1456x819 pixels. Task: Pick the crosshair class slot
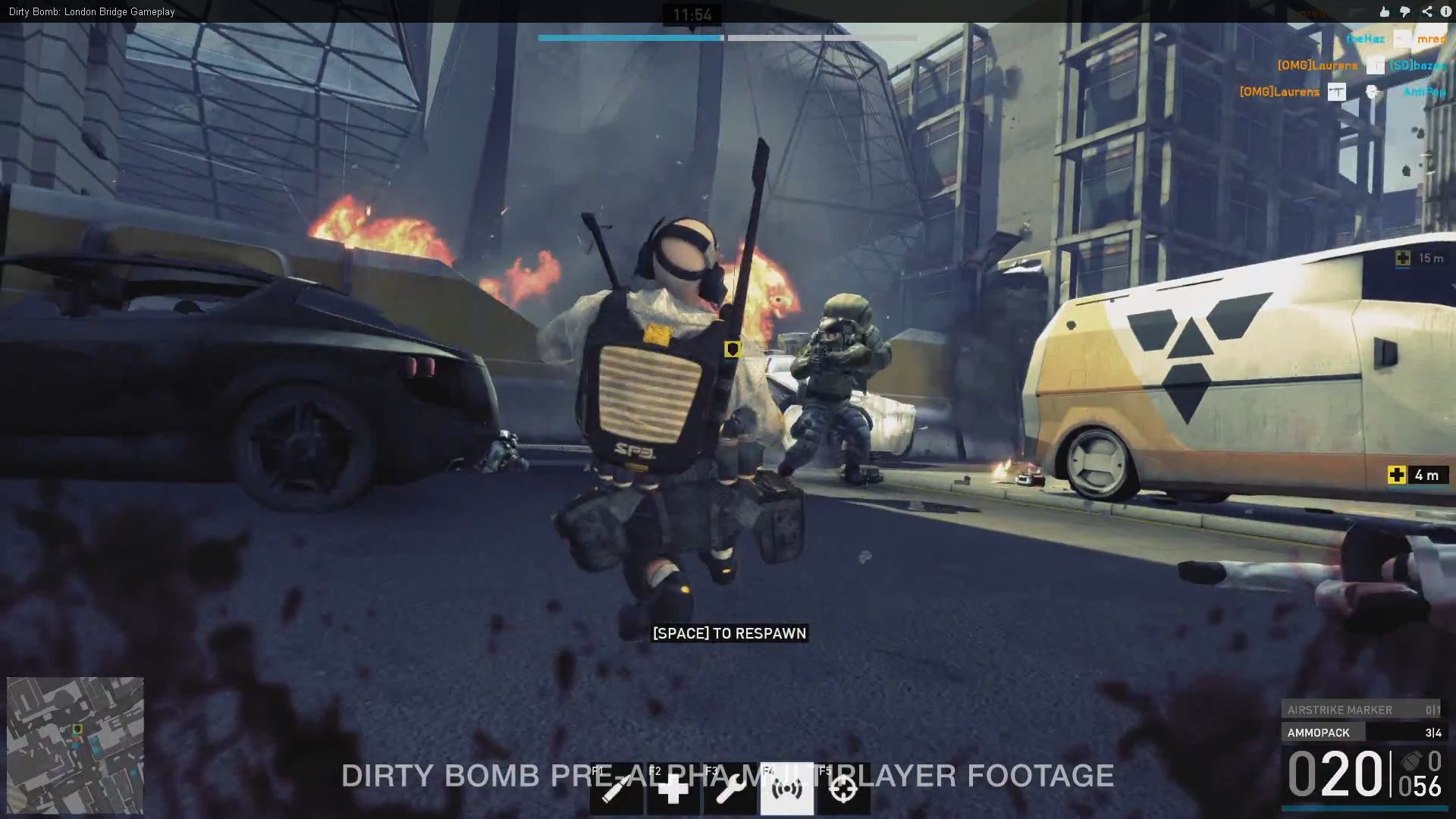click(843, 789)
